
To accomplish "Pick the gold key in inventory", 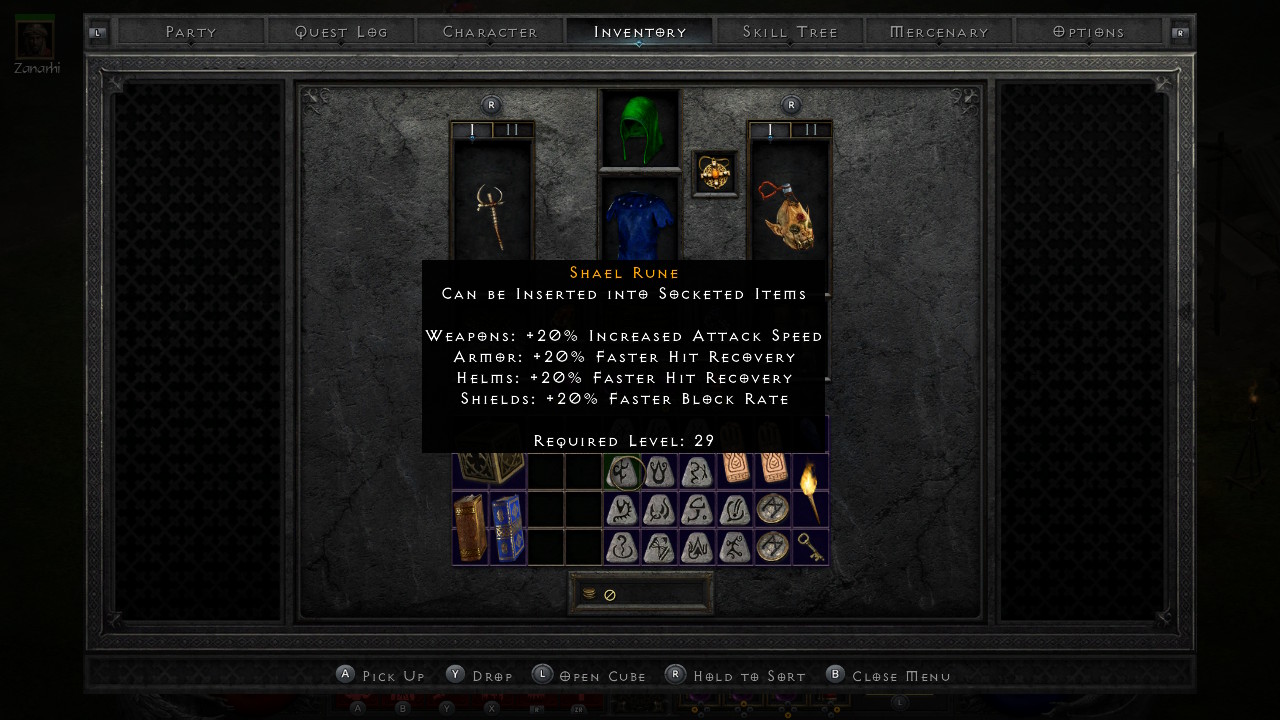I will [810, 547].
